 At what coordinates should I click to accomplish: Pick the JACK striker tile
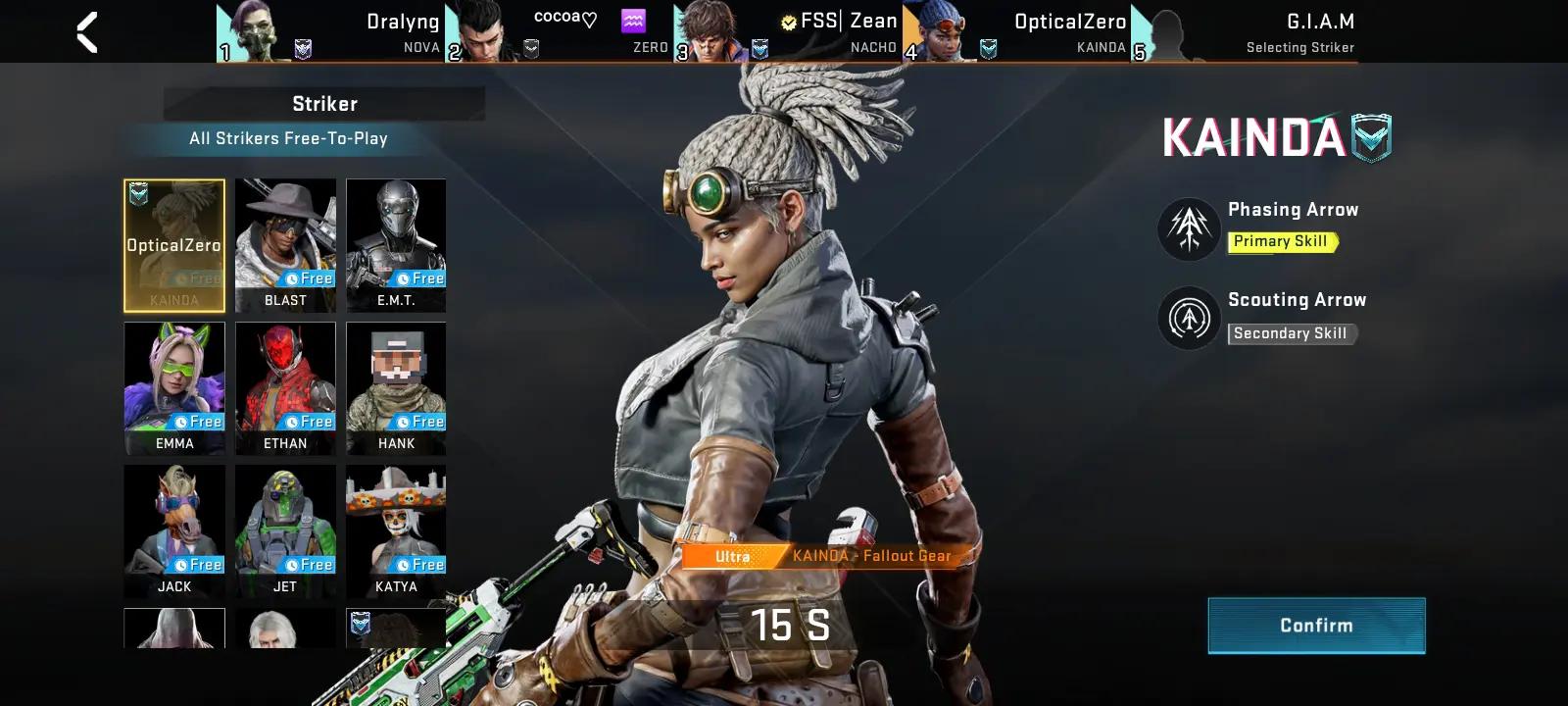click(174, 530)
